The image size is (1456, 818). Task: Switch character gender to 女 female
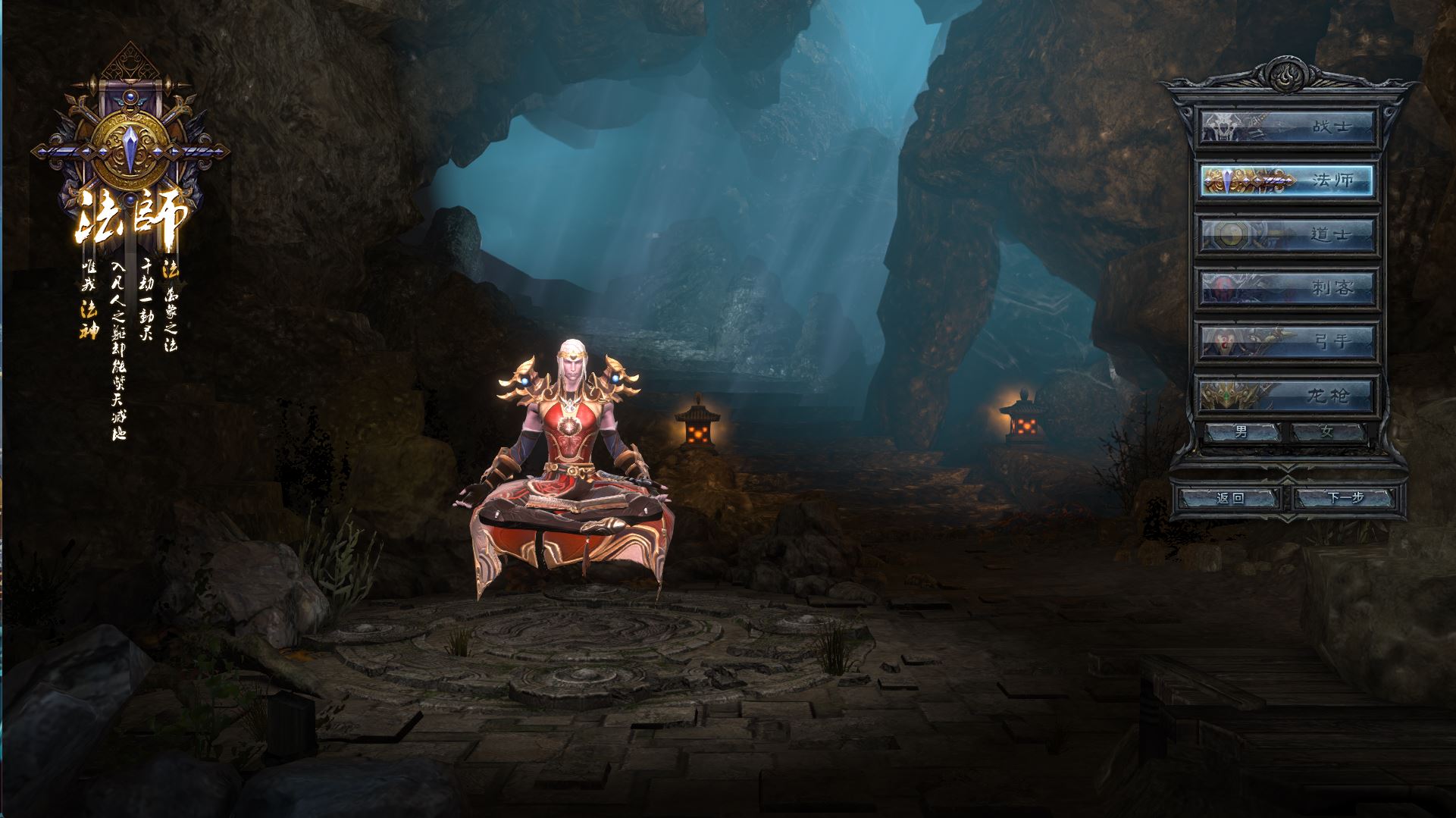coord(1327,432)
